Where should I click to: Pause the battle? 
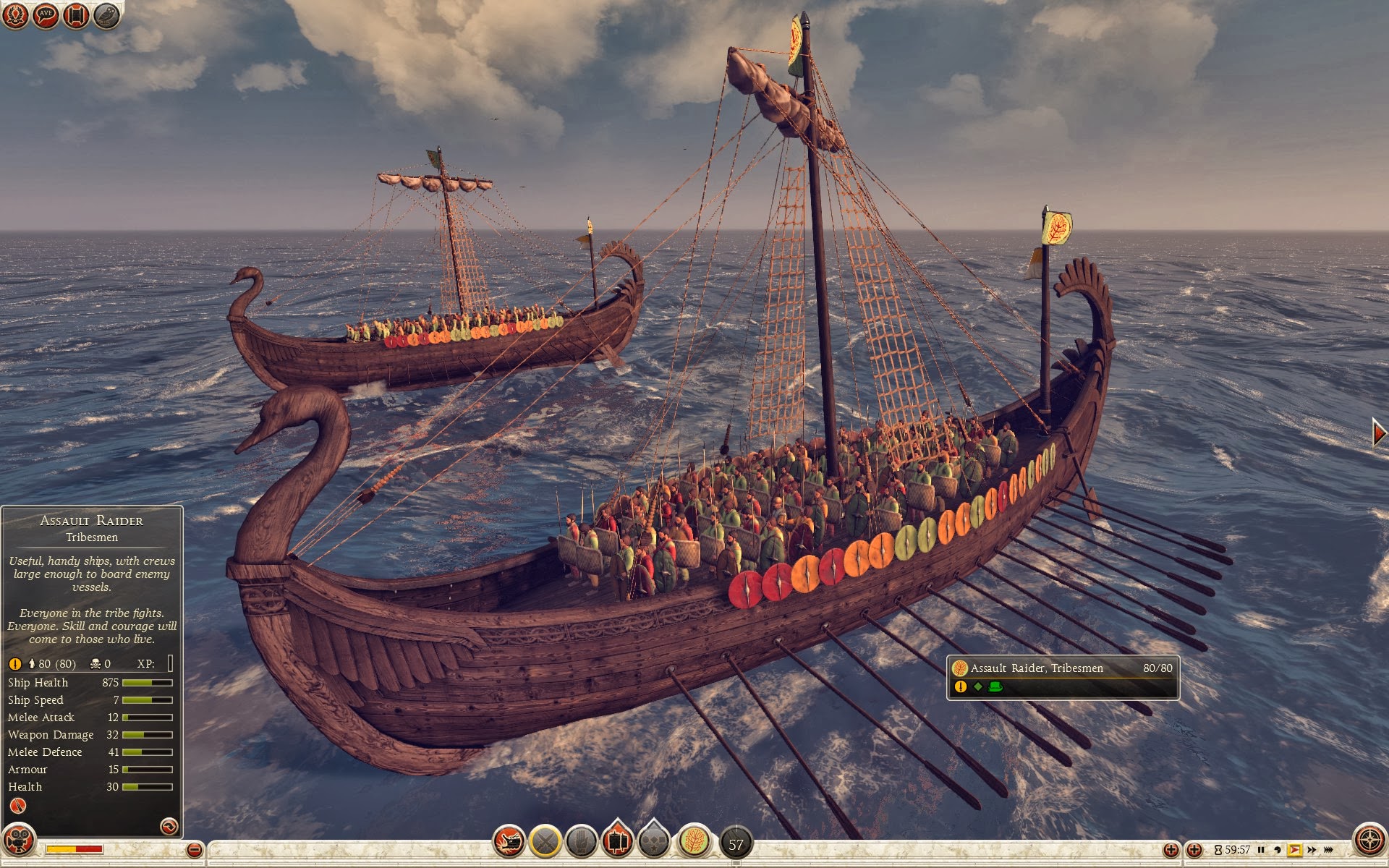click(x=1261, y=850)
